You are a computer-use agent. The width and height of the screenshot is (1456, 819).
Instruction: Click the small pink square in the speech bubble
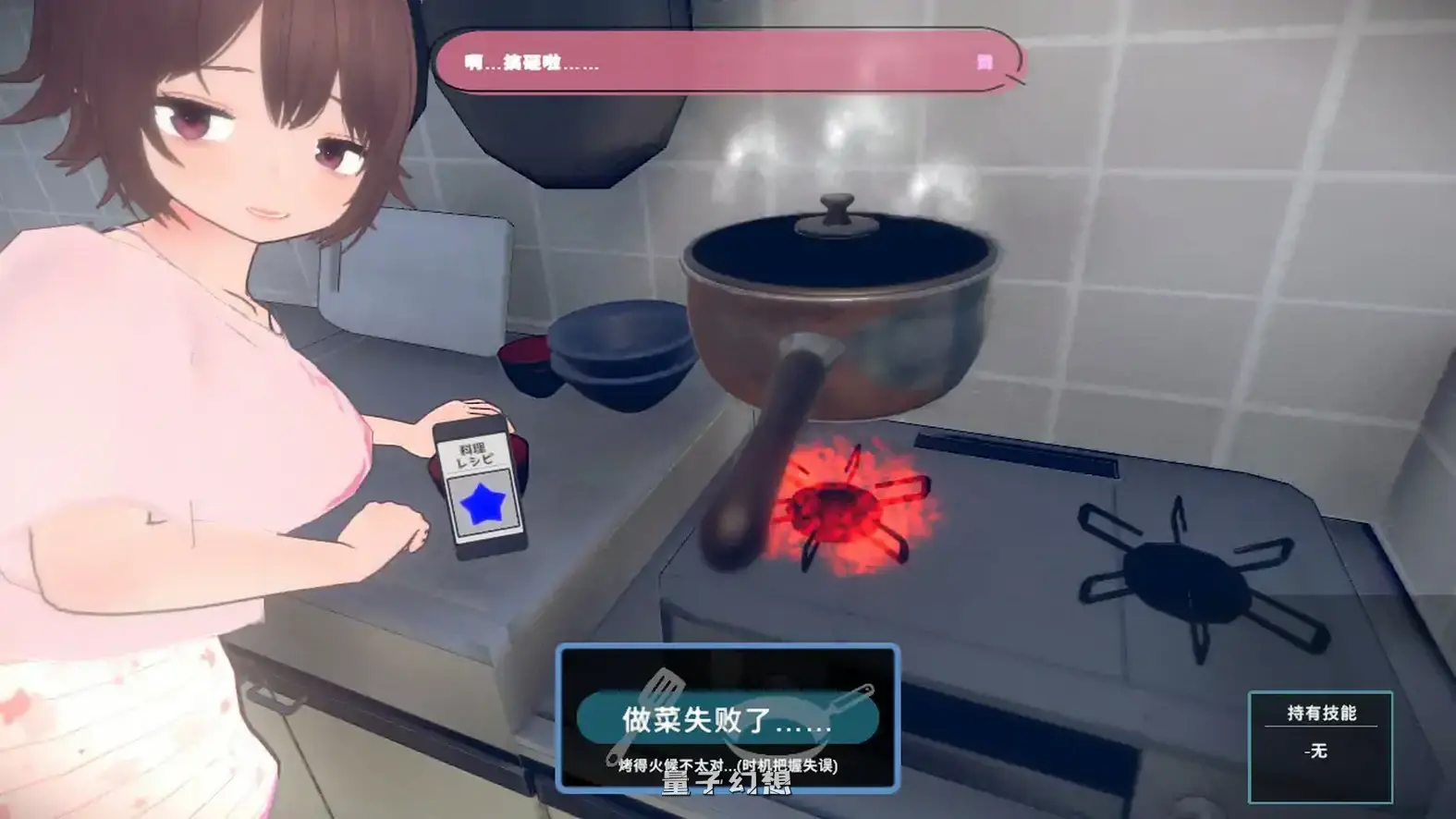click(x=985, y=64)
